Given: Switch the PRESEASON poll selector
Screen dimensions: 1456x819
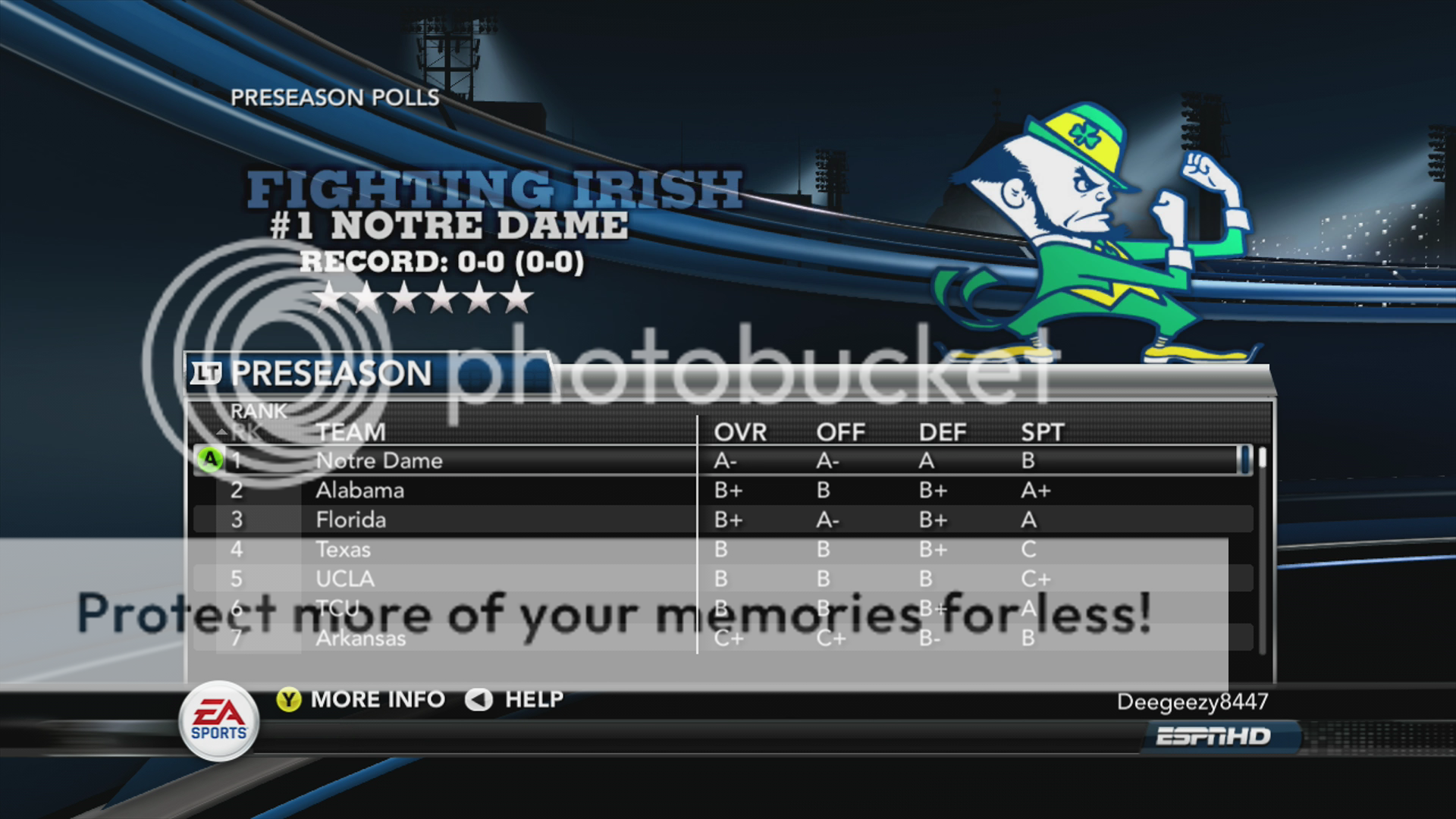Looking at the screenshot, I should tap(311, 373).
